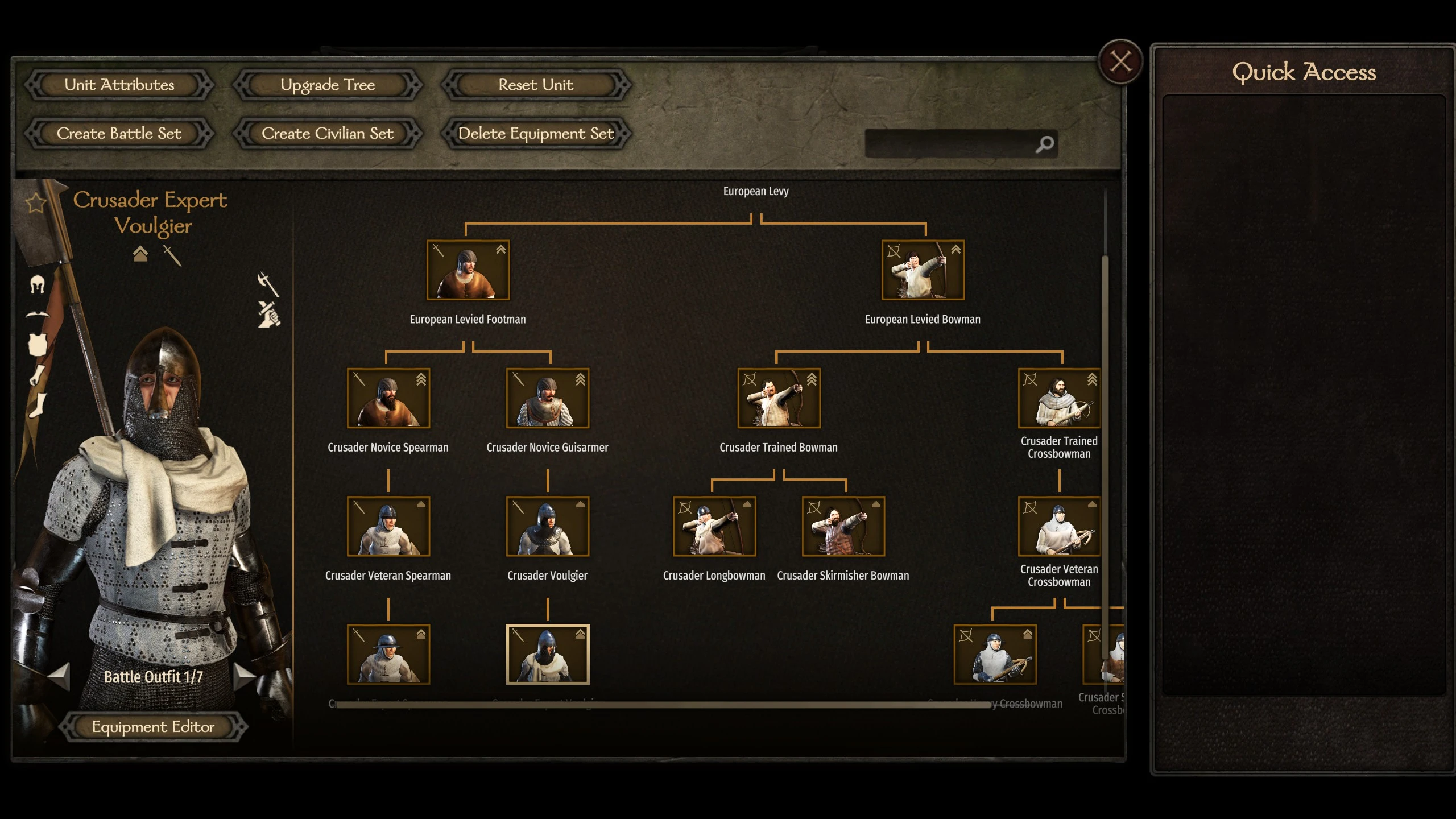
Task: Open the Unit Attributes panel
Action: click(x=119, y=85)
